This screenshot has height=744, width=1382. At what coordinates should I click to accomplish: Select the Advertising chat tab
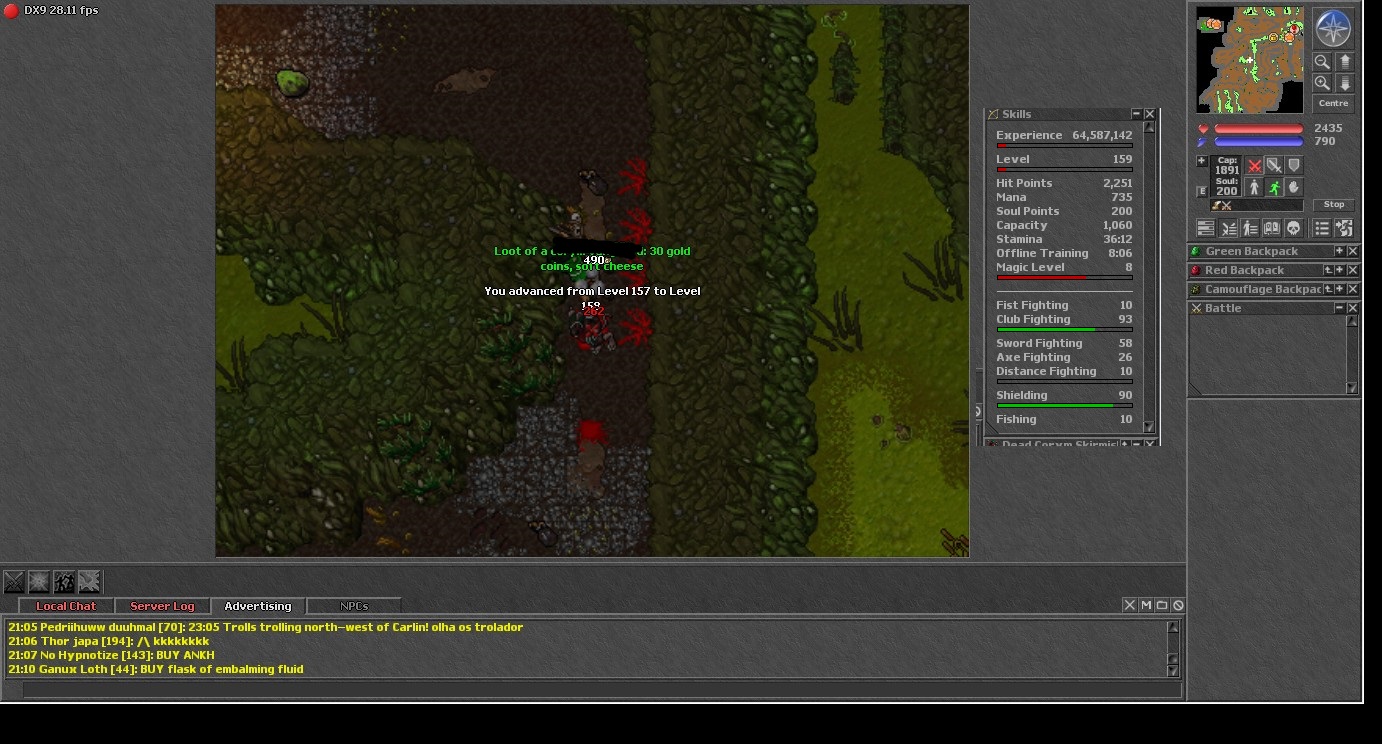(x=258, y=606)
